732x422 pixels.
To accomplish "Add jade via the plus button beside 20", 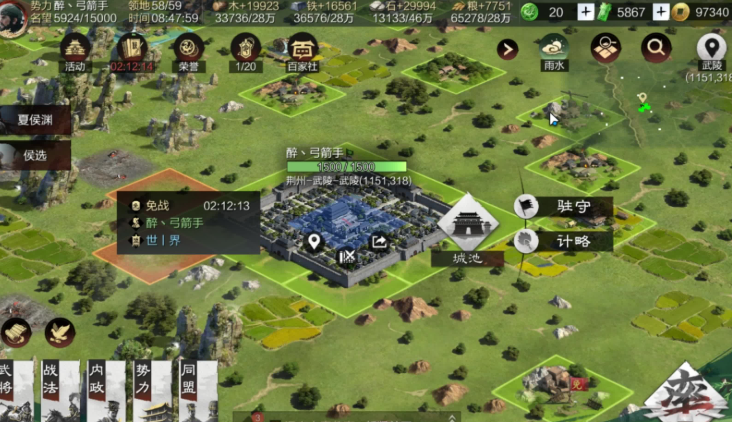I will (x=586, y=12).
